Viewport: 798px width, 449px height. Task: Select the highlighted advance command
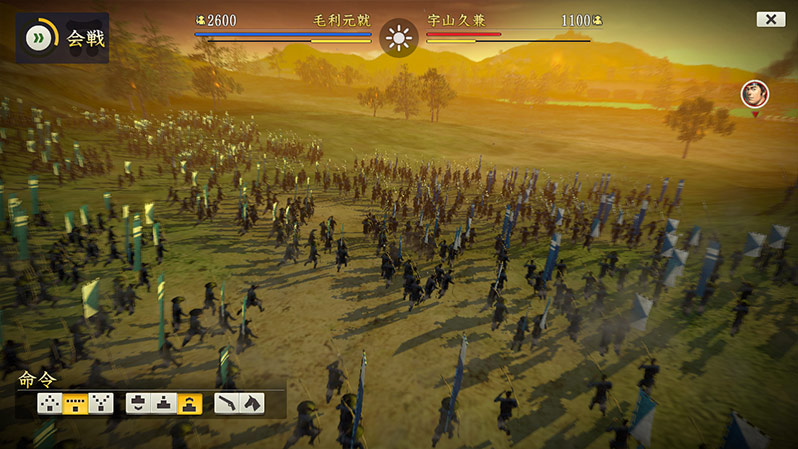pyautogui.click(x=190, y=403)
